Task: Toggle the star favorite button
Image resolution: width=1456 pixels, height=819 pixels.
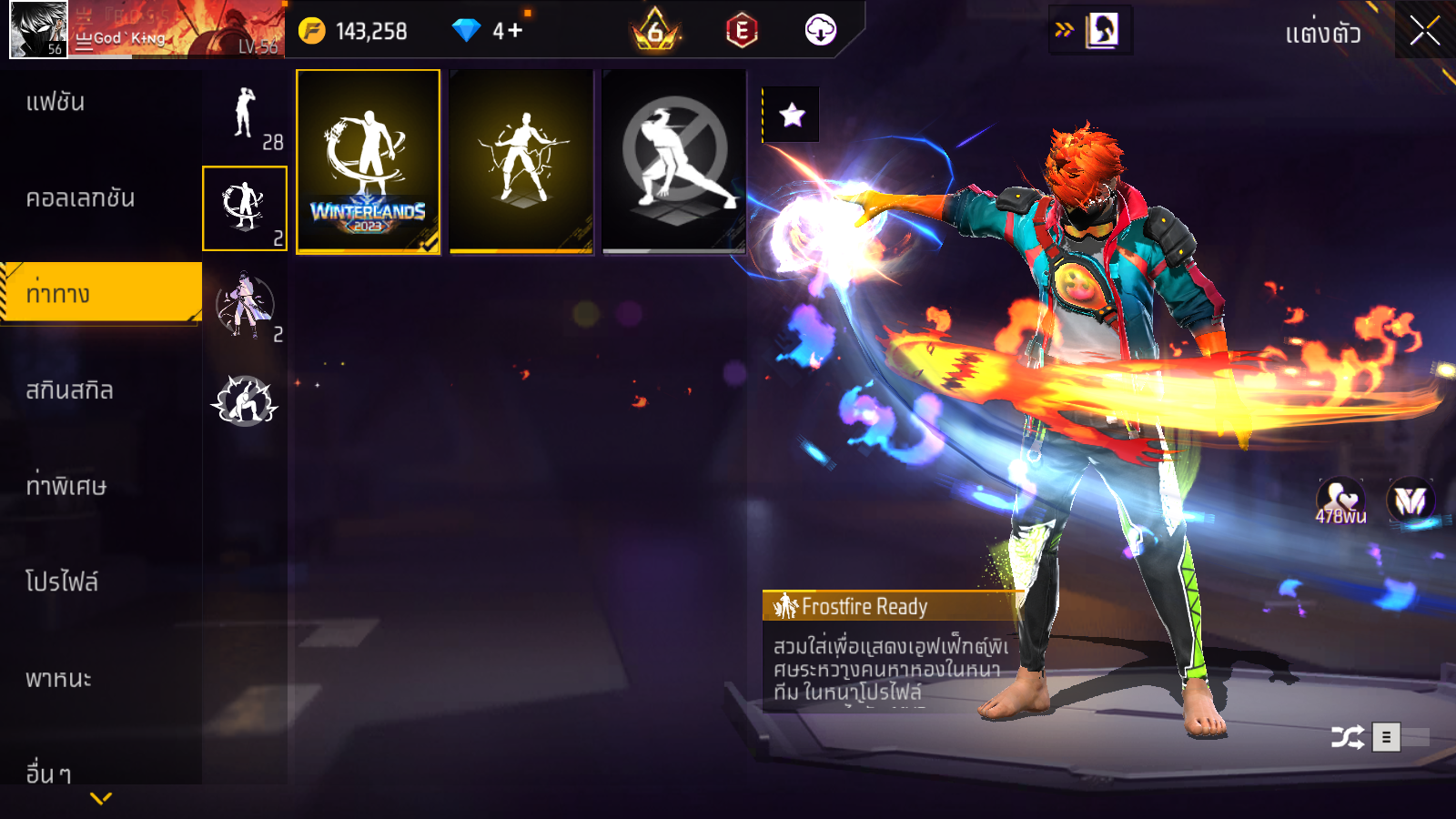Action: (x=792, y=115)
